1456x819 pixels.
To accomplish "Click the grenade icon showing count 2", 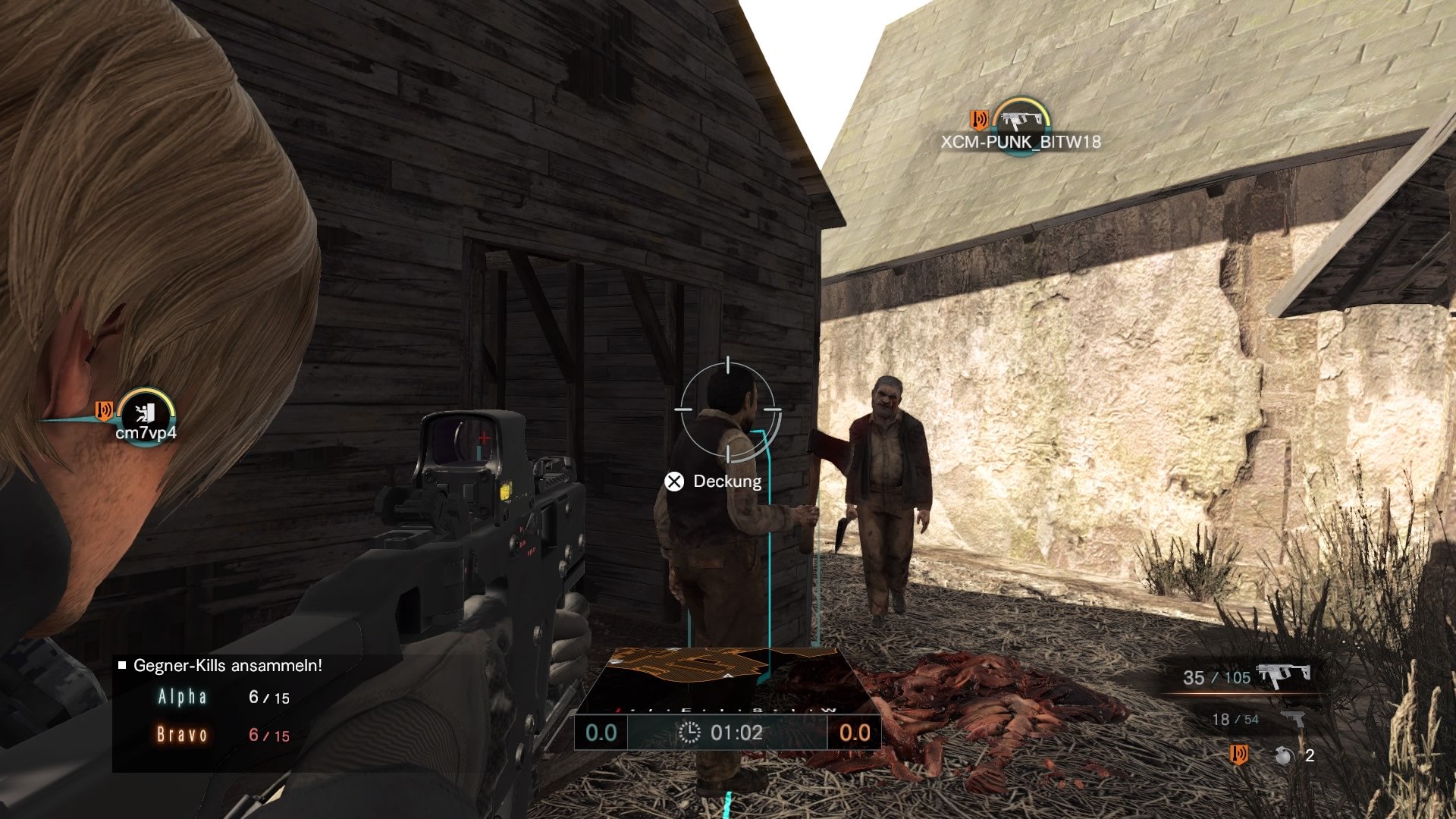I will click(1285, 755).
